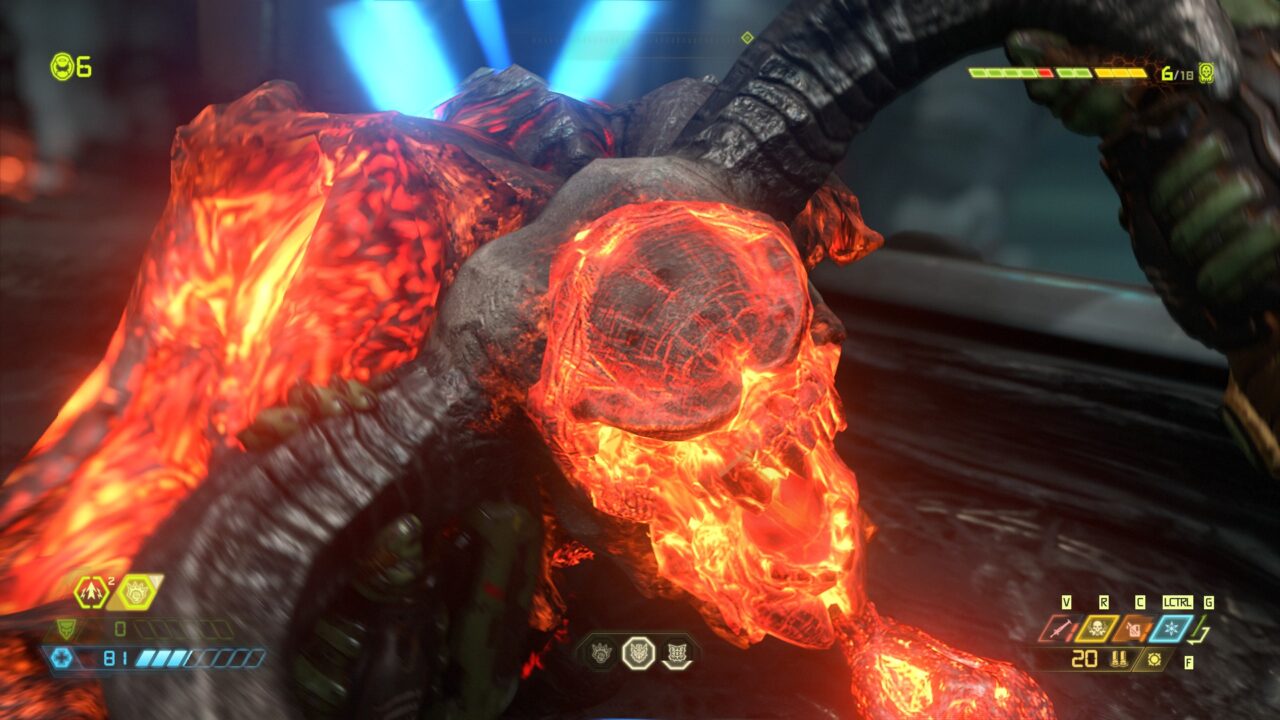The height and width of the screenshot is (720, 1280).
Task: Select the highlighted center demon rune
Action: click(x=638, y=653)
